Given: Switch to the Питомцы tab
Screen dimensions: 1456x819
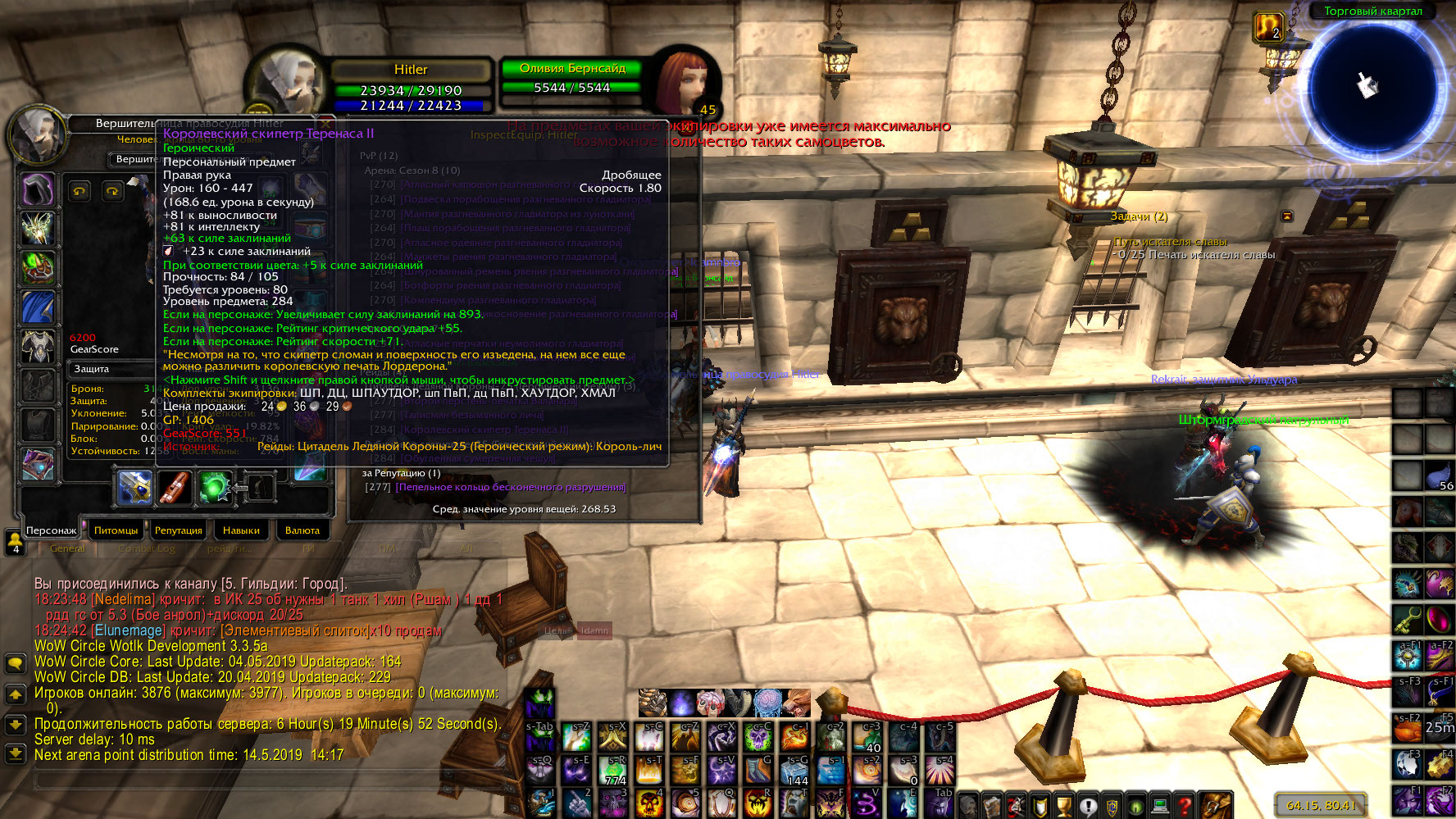Looking at the screenshot, I should 116,530.
